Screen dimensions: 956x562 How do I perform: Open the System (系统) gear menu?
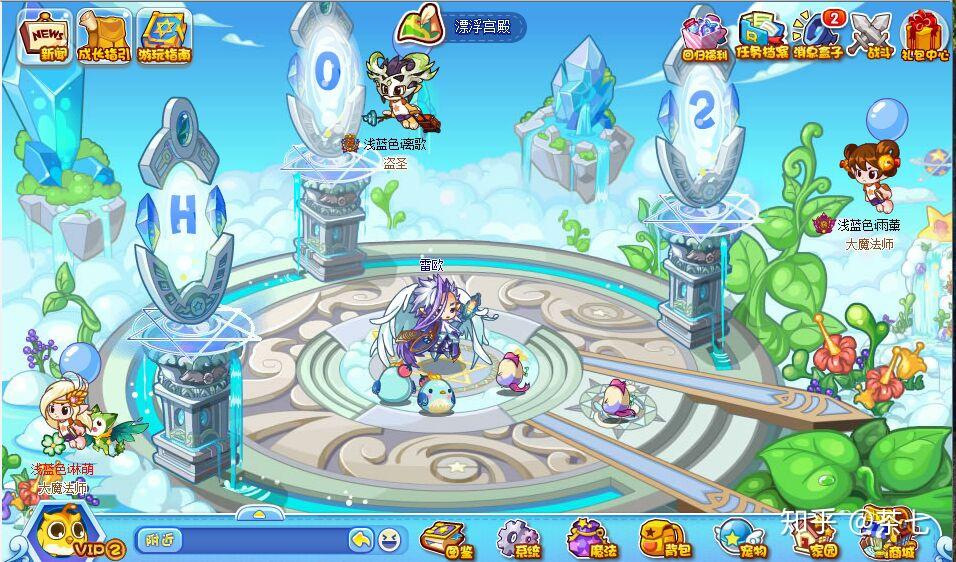tap(518, 539)
